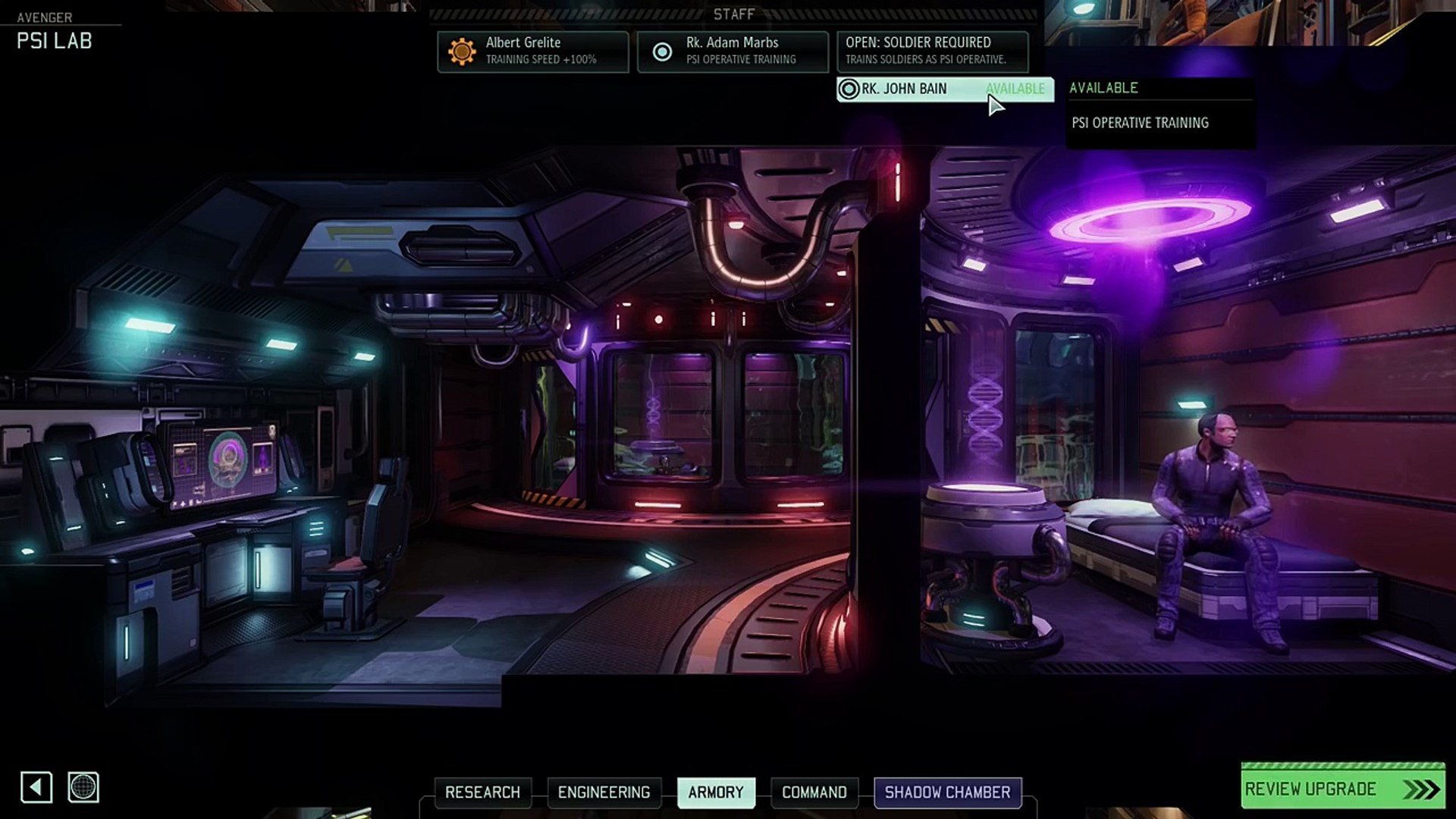Switch to the Engineering section

click(604, 792)
